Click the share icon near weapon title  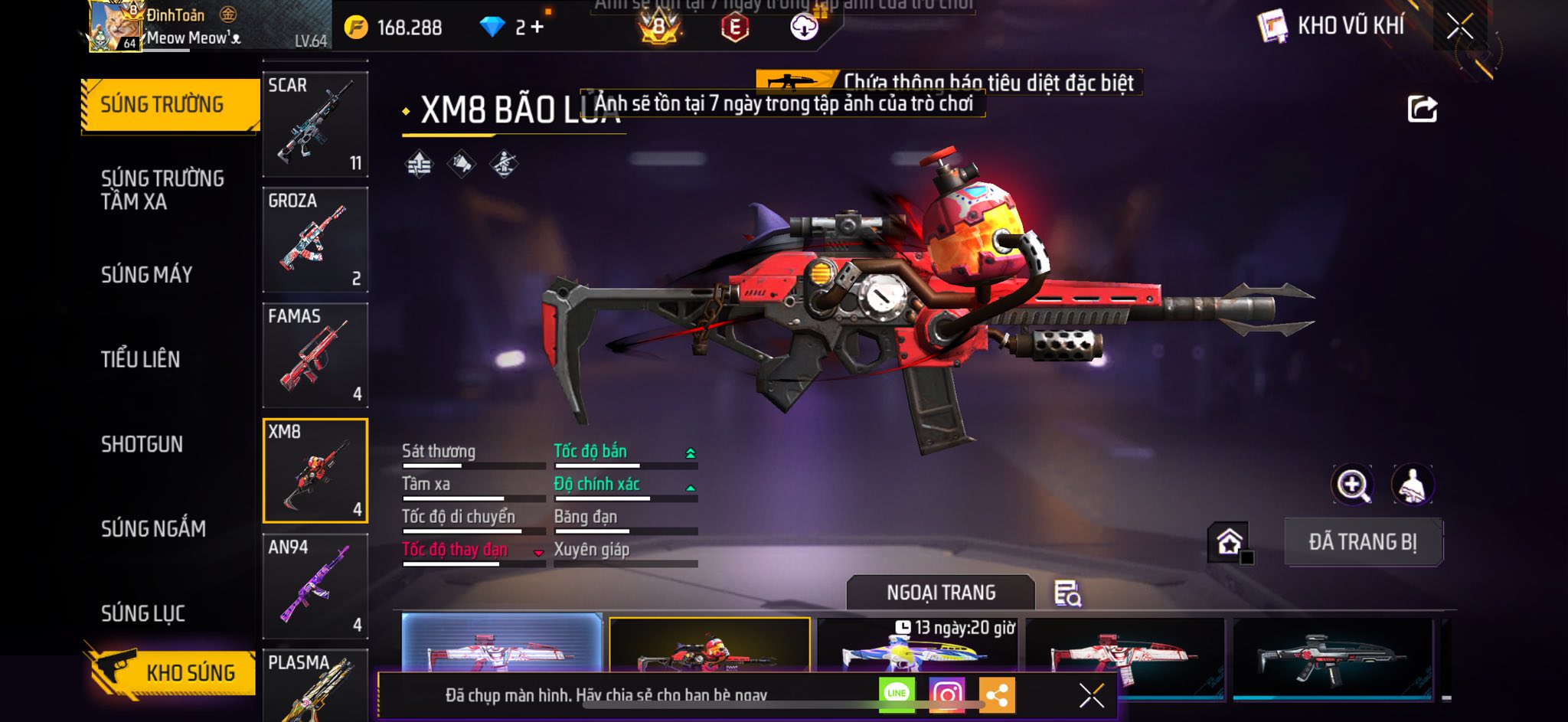(x=1422, y=109)
